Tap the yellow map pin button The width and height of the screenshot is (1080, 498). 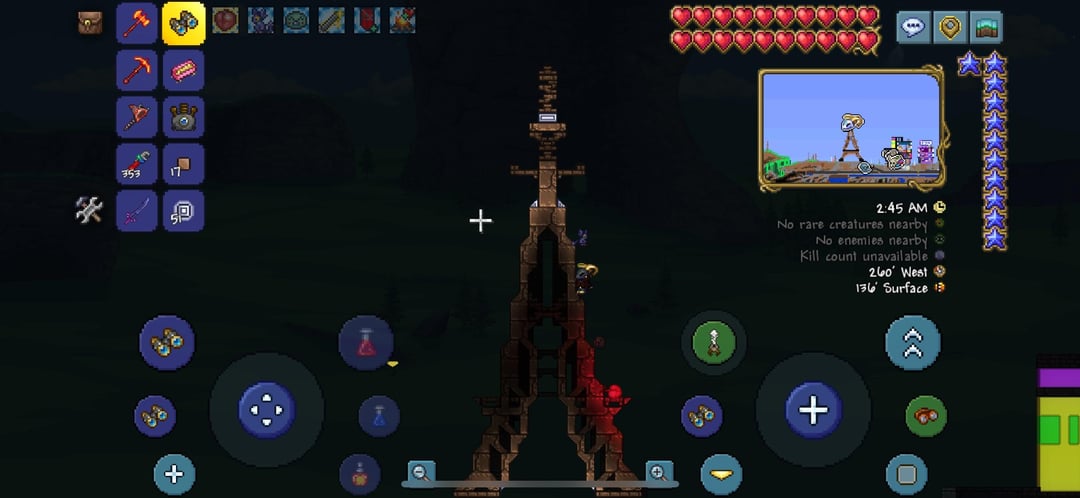949,27
